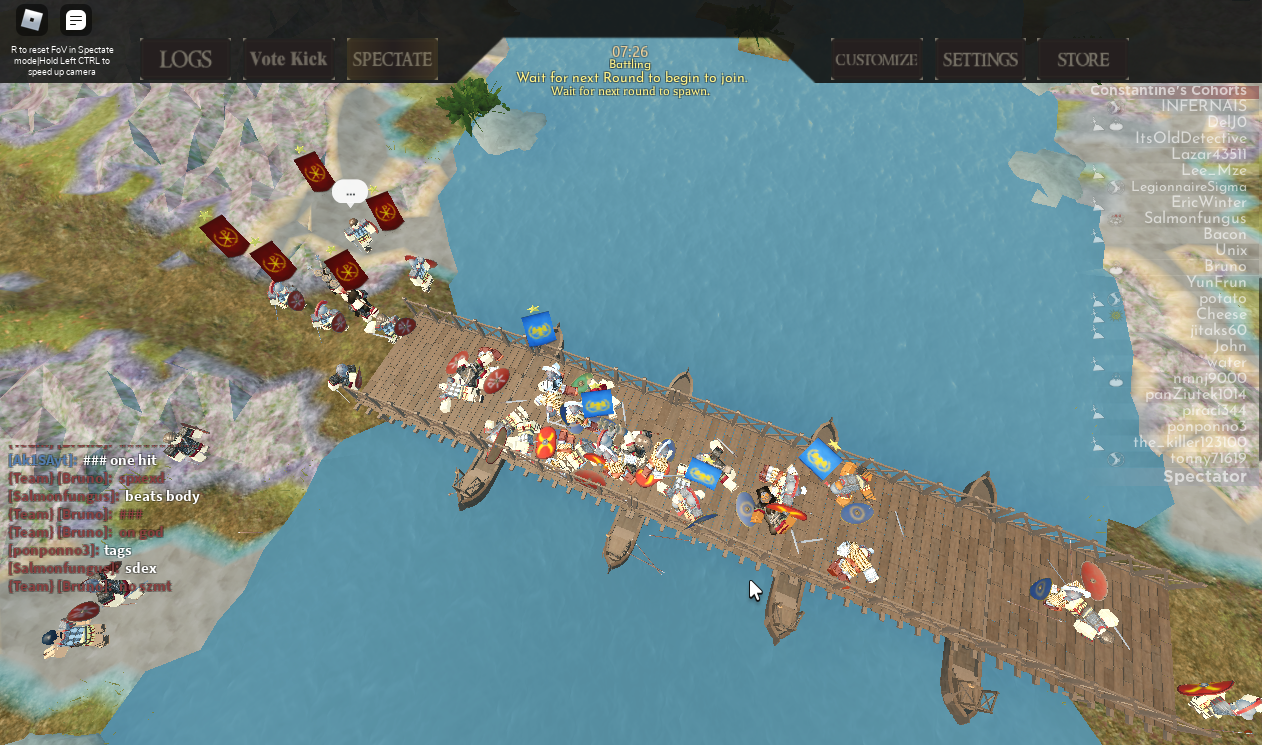
Task: Open the SETTINGS menu
Action: [980, 59]
